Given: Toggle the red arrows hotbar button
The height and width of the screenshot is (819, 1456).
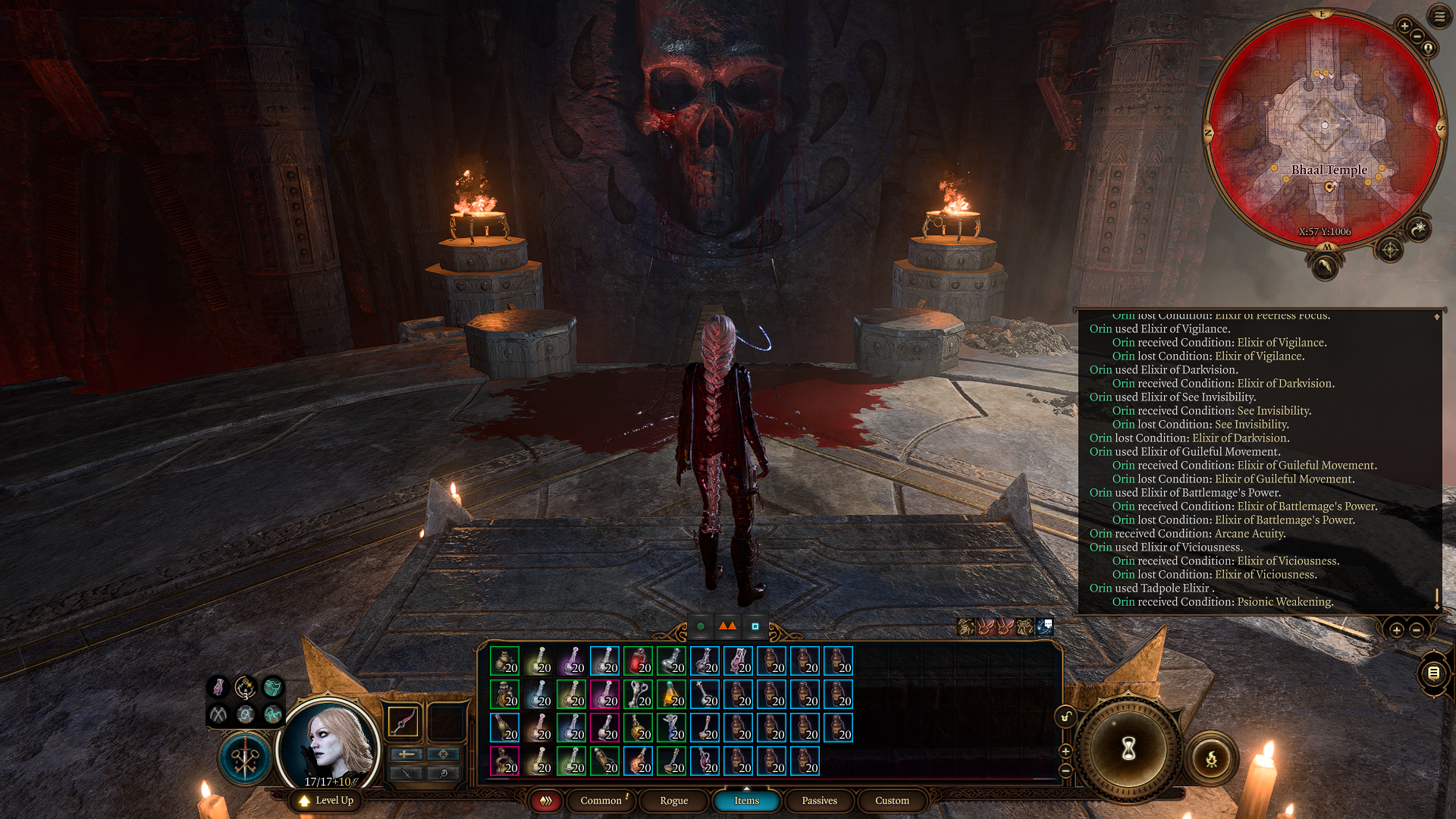Looking at the screenshot, I should click(545, 801).
